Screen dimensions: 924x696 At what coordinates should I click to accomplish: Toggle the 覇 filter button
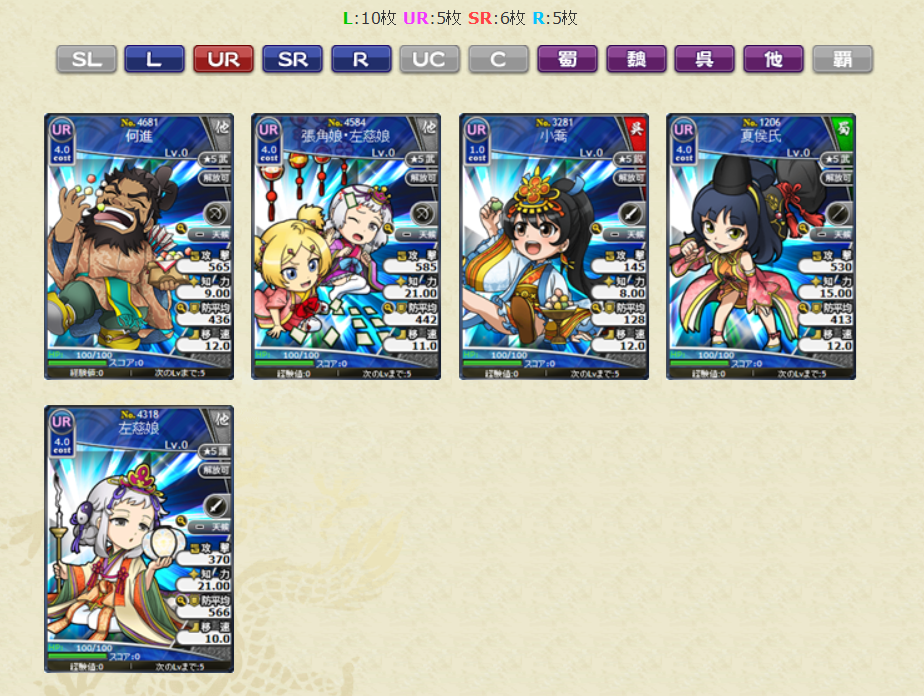pos(842,59)
